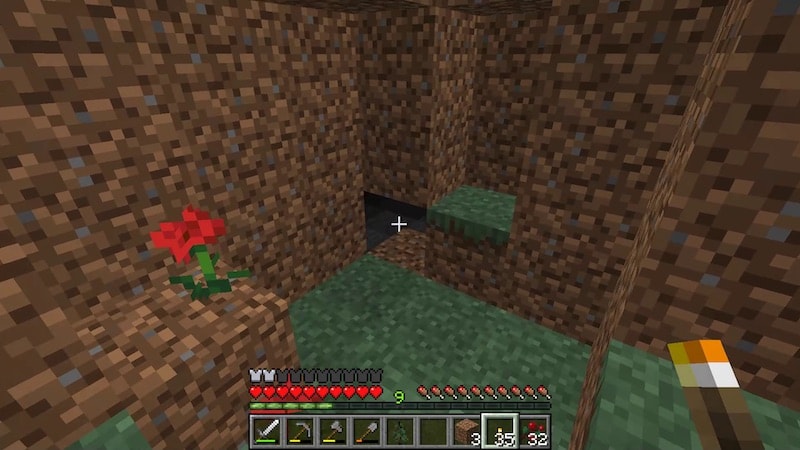This screenshot has height=450, width=800.
Task: Select the dirt block stack
Action: pyautogui.click(x=467, y=431)
